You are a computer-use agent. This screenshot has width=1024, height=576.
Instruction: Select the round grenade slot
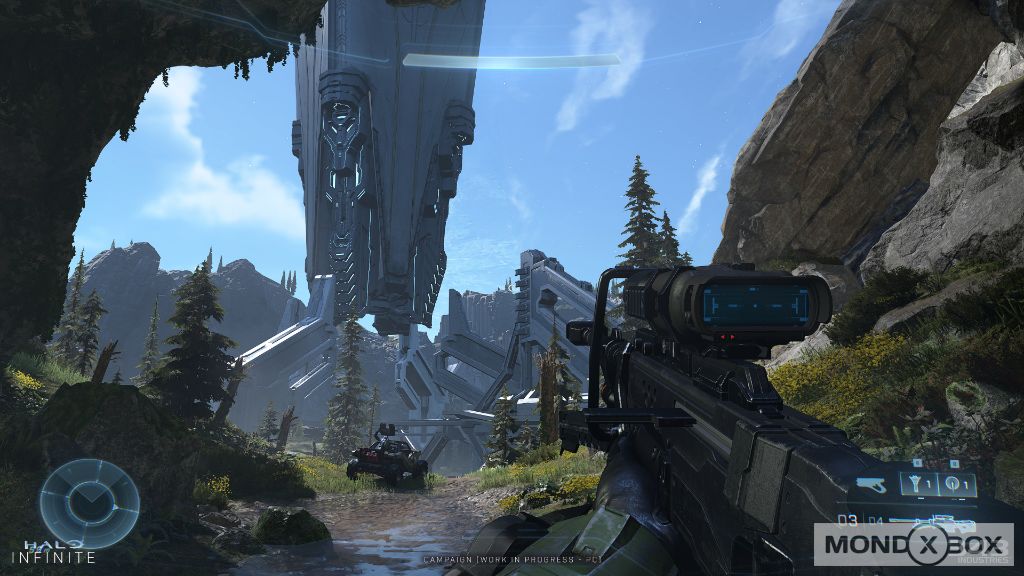click(x=953, y=485)
